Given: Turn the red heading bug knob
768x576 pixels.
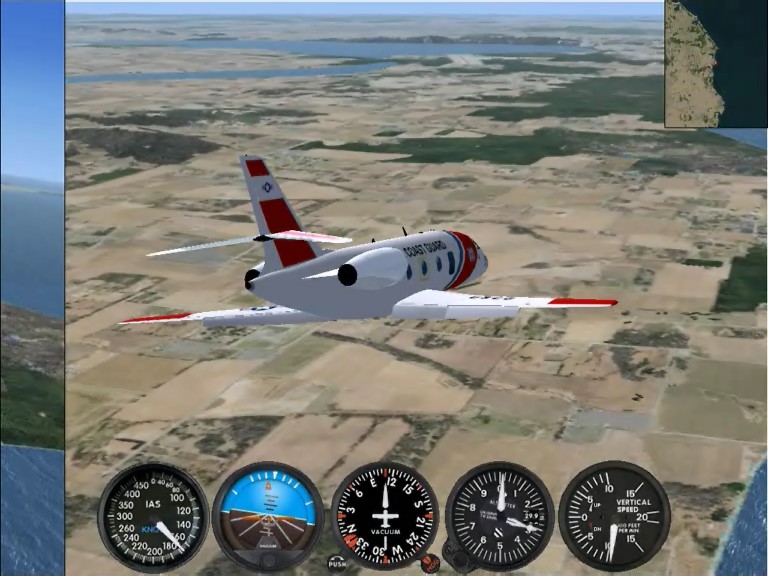Looking at the screenshot, I should [x=430, y=563].
